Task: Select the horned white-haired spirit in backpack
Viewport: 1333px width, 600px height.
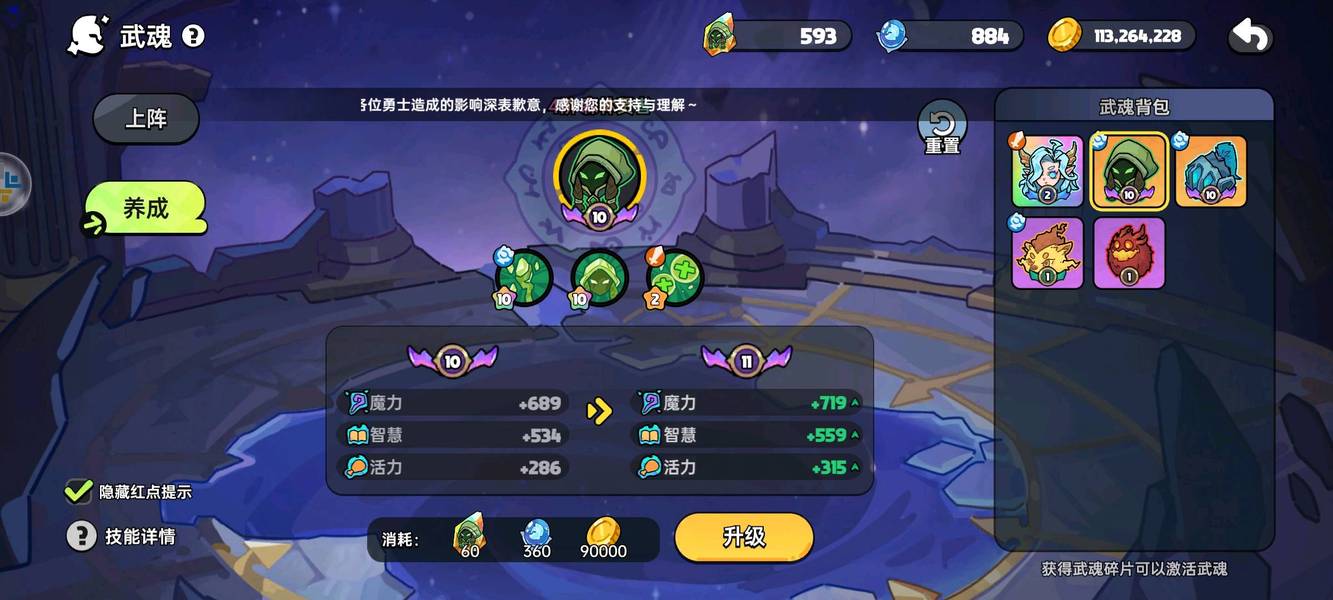Action: [1047, 171]
